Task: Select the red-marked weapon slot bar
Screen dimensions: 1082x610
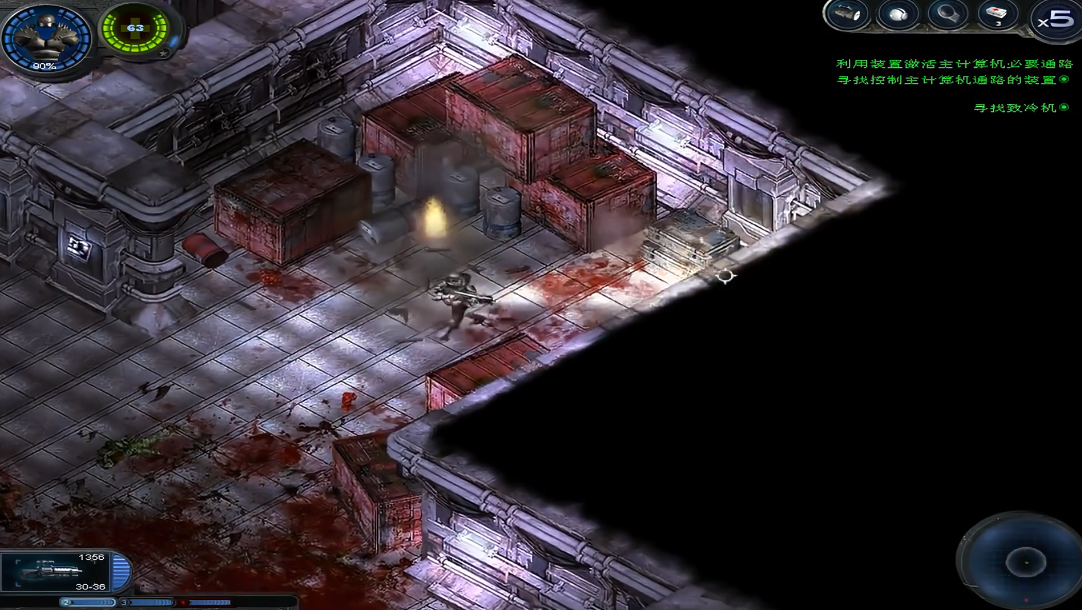Action: [x=205, y=602]
